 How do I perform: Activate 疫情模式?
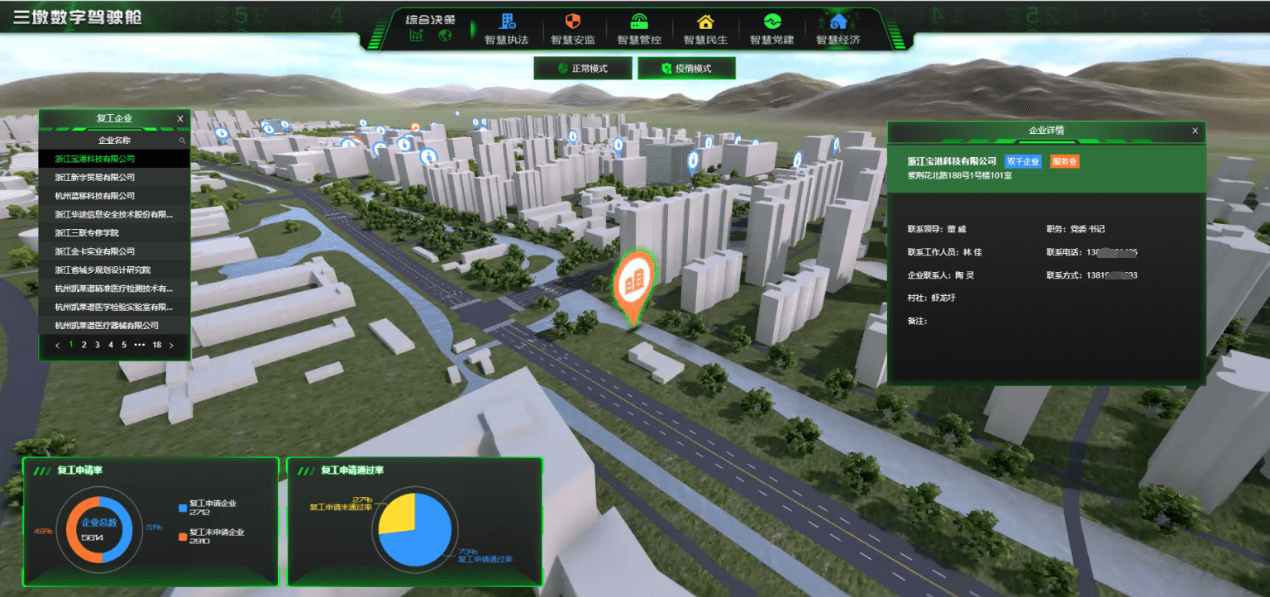coord(687,68)
